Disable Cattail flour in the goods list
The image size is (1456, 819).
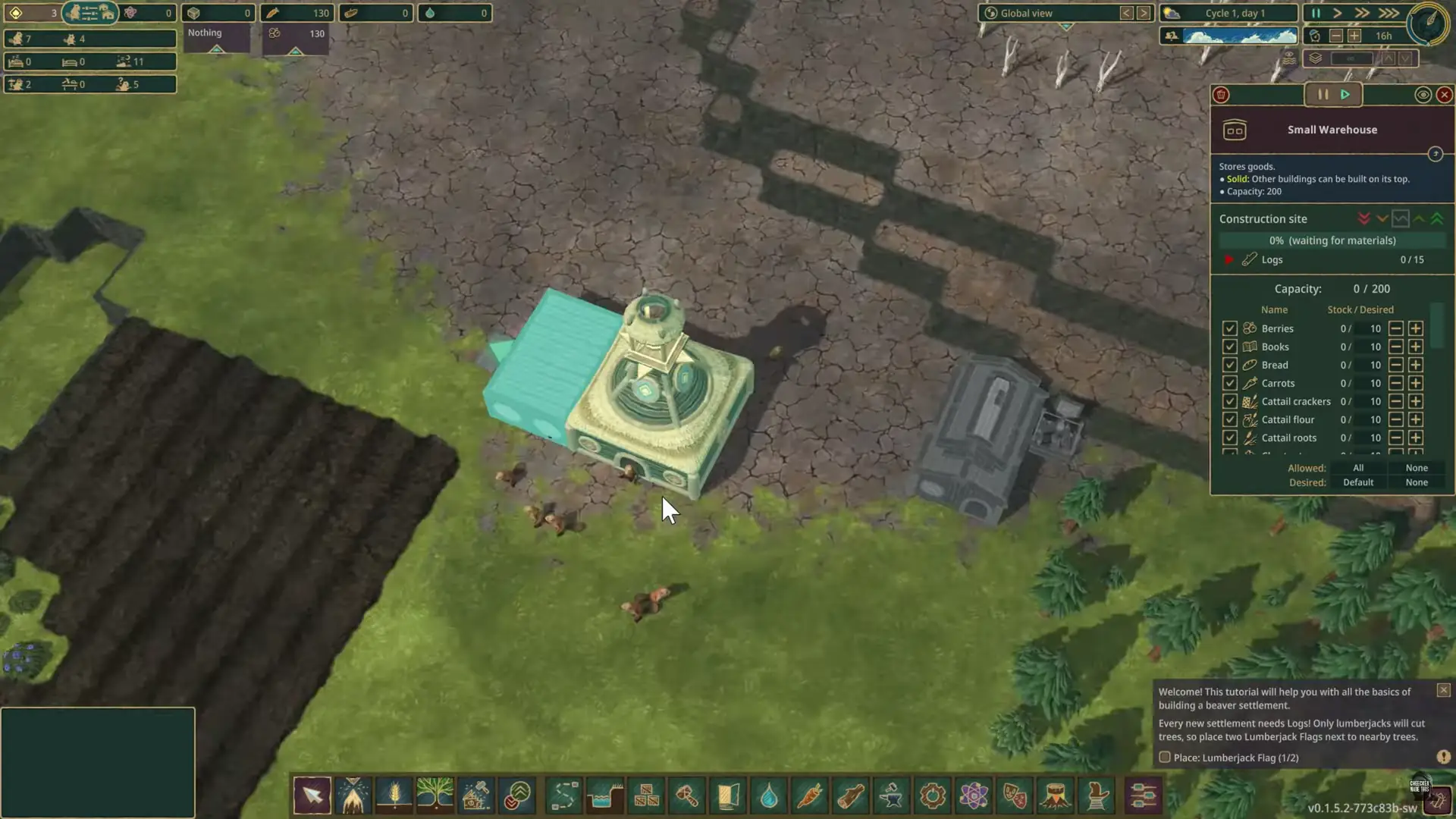(x=1230, y=419)
